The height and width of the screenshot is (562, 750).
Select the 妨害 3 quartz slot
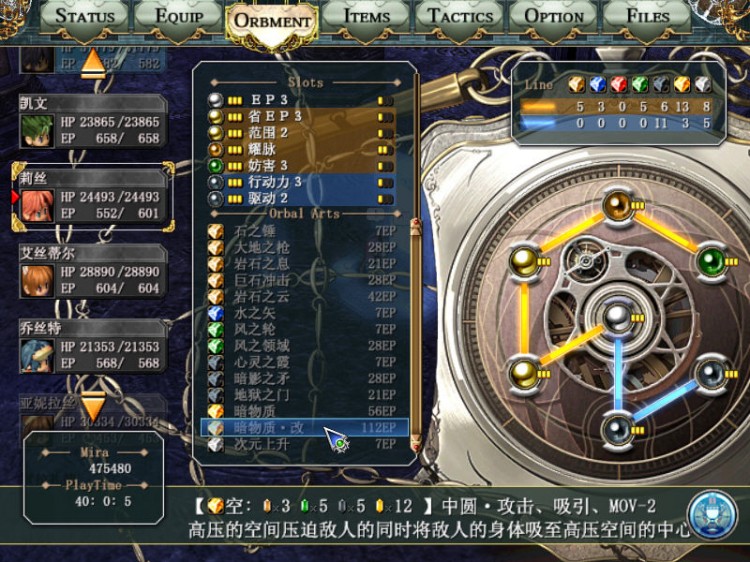coord(300,165)
